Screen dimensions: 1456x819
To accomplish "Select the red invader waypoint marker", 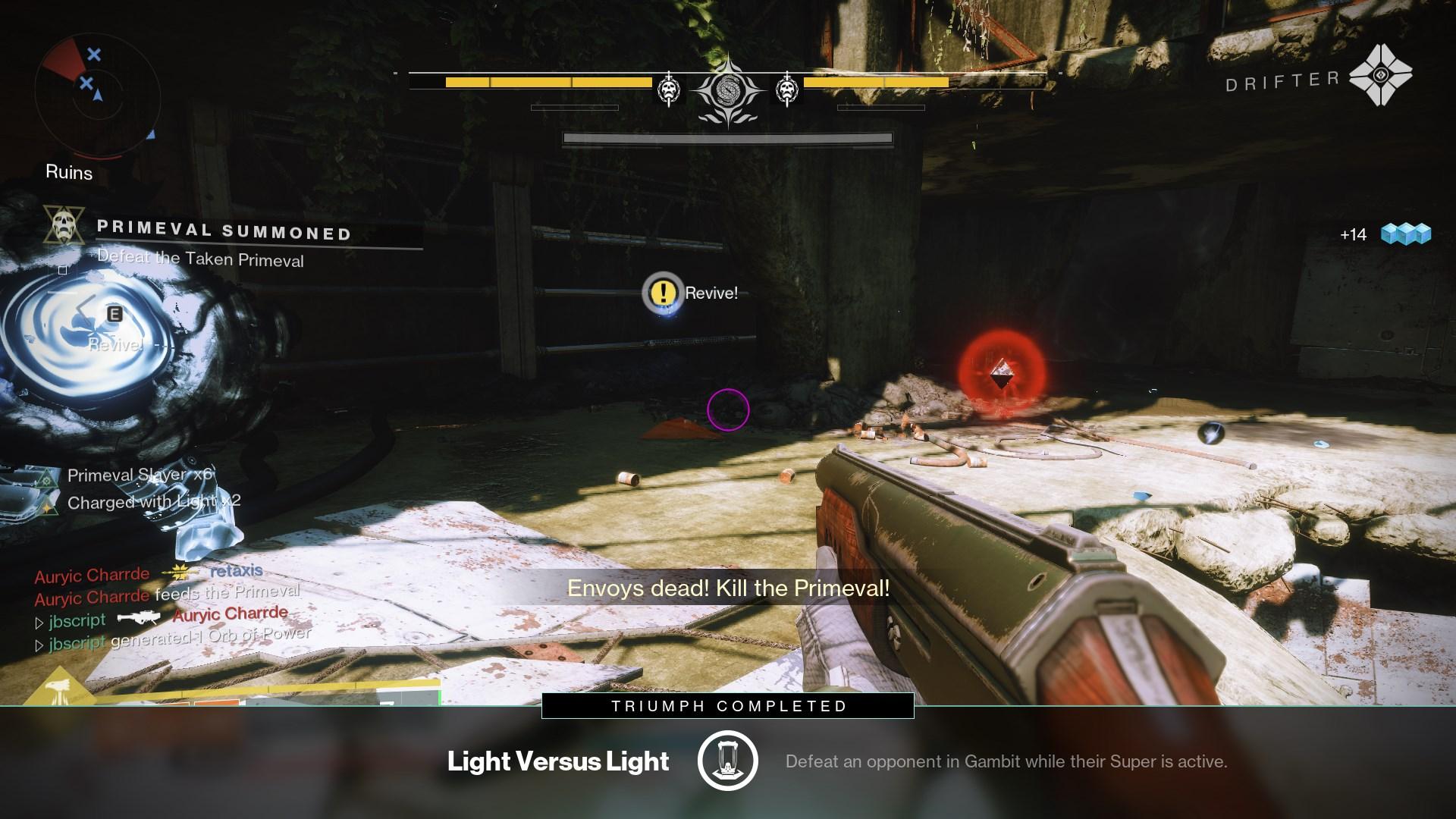I will click(1001, 373).
